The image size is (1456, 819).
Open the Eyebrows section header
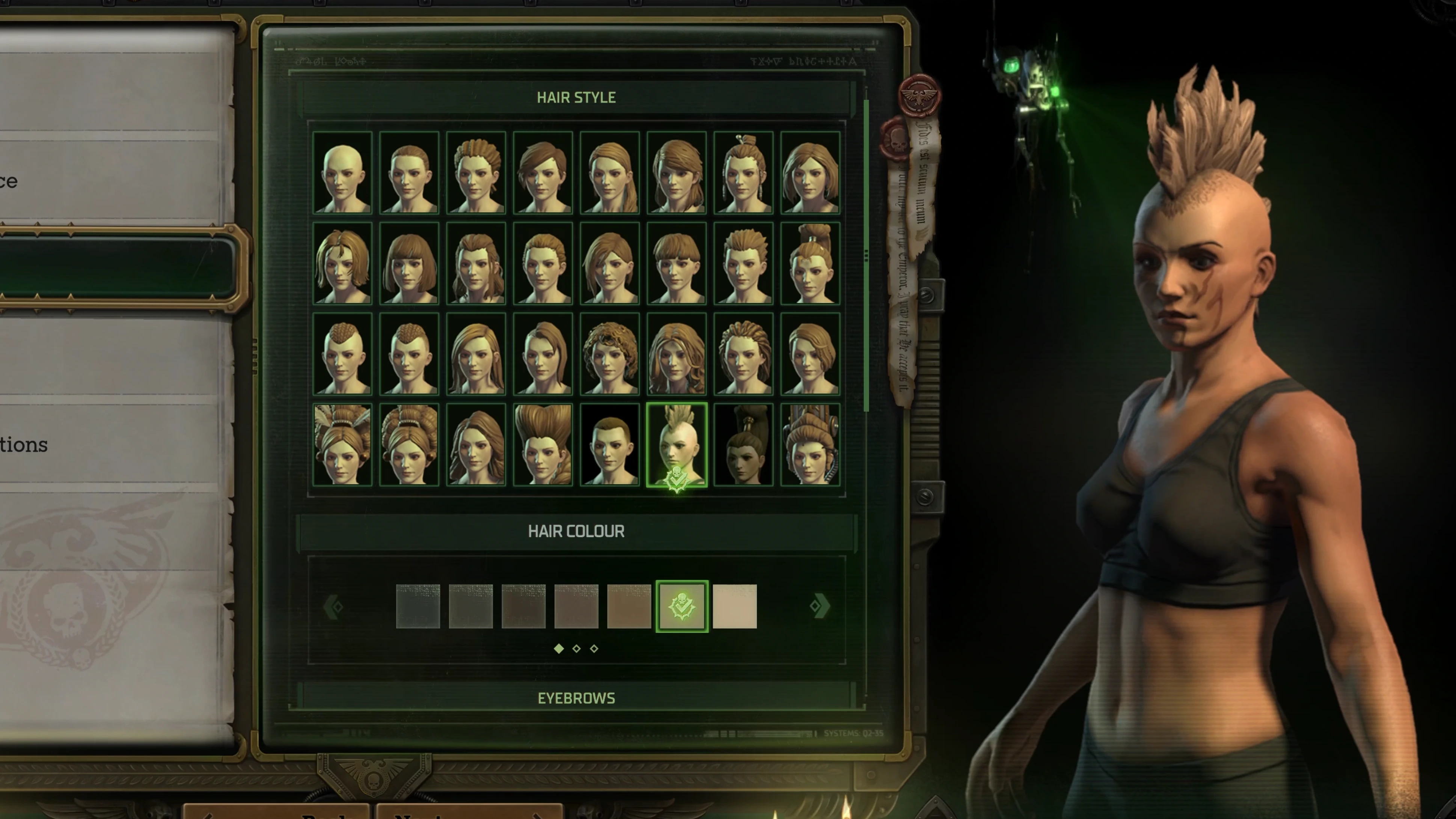point(576,698)
